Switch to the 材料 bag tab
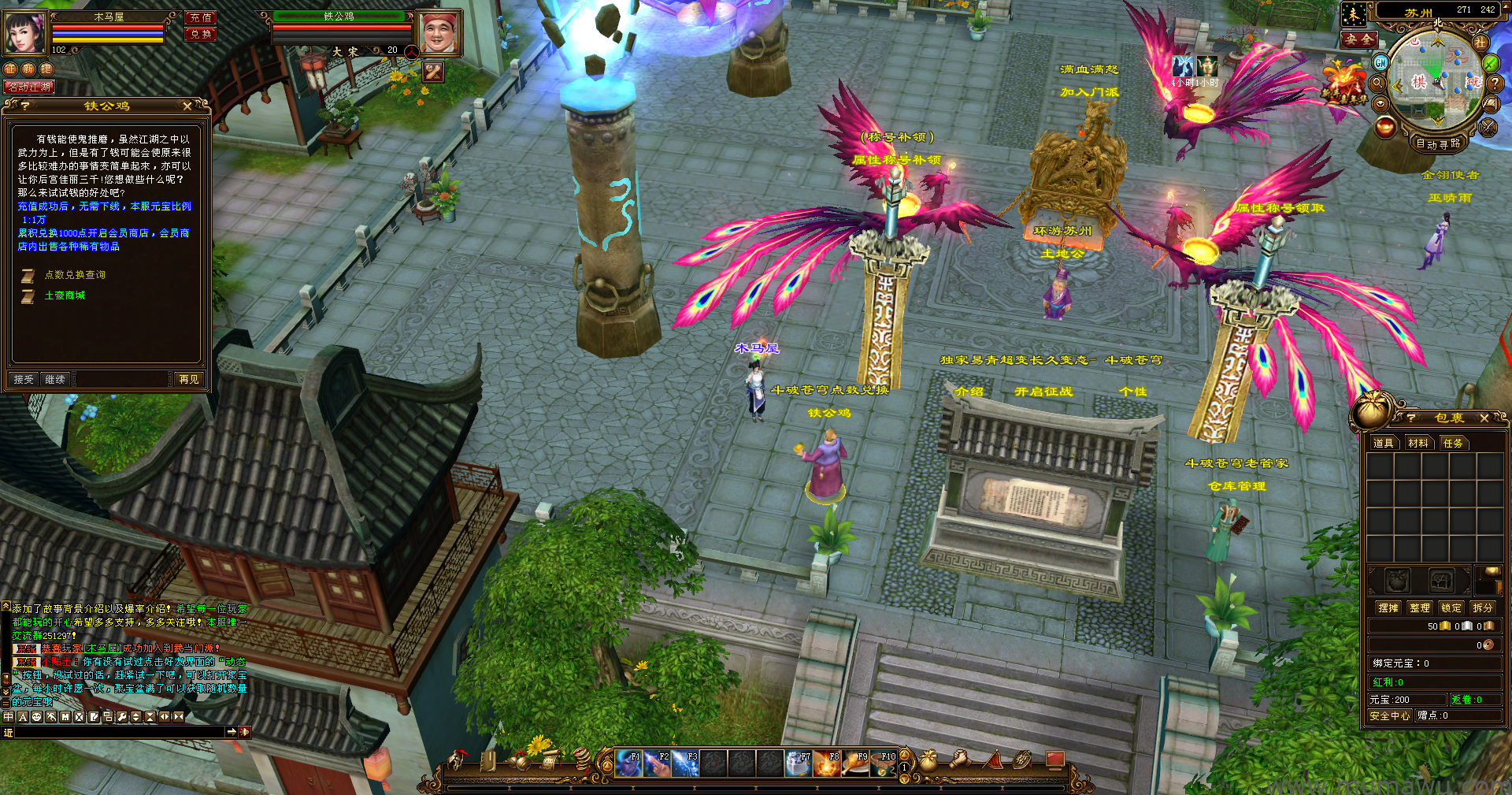Screen dimensions: 1512x795 pos(1418,443)
